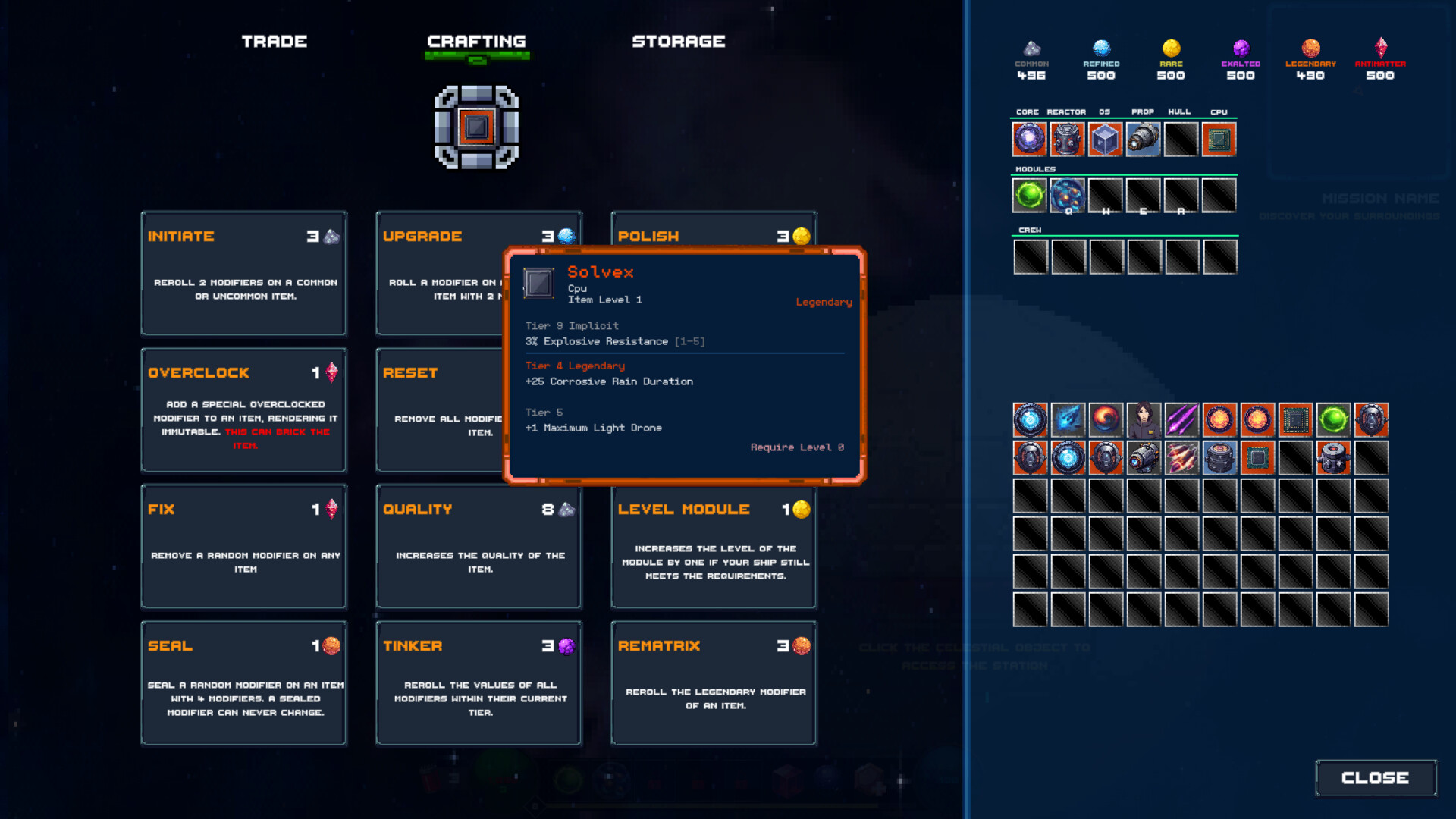The image size is (1456, 819).
Task: Open the STORAGE tab
Action: tap(679, 42)
